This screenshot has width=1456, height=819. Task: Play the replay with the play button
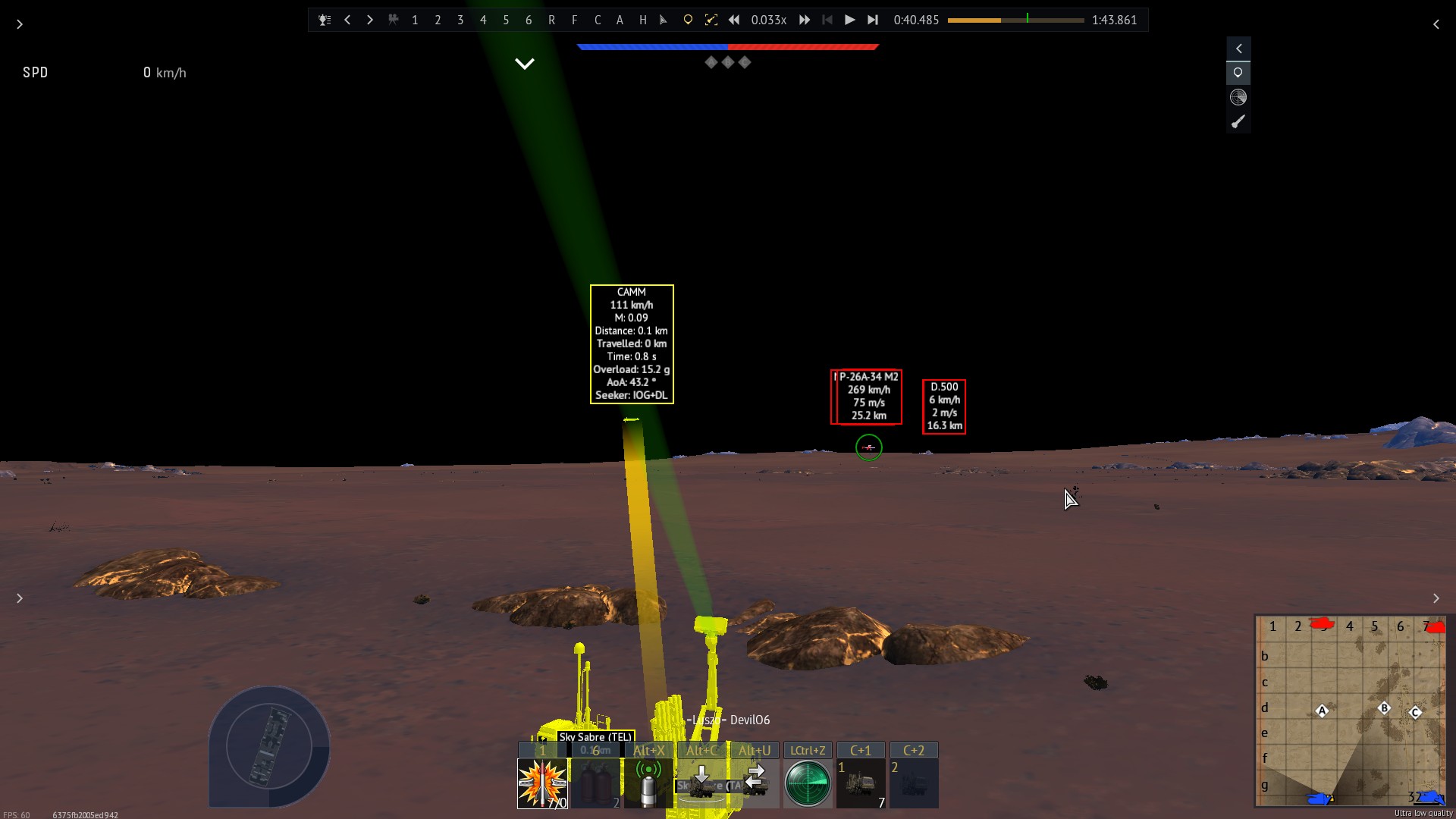click(x=849, y=20)
